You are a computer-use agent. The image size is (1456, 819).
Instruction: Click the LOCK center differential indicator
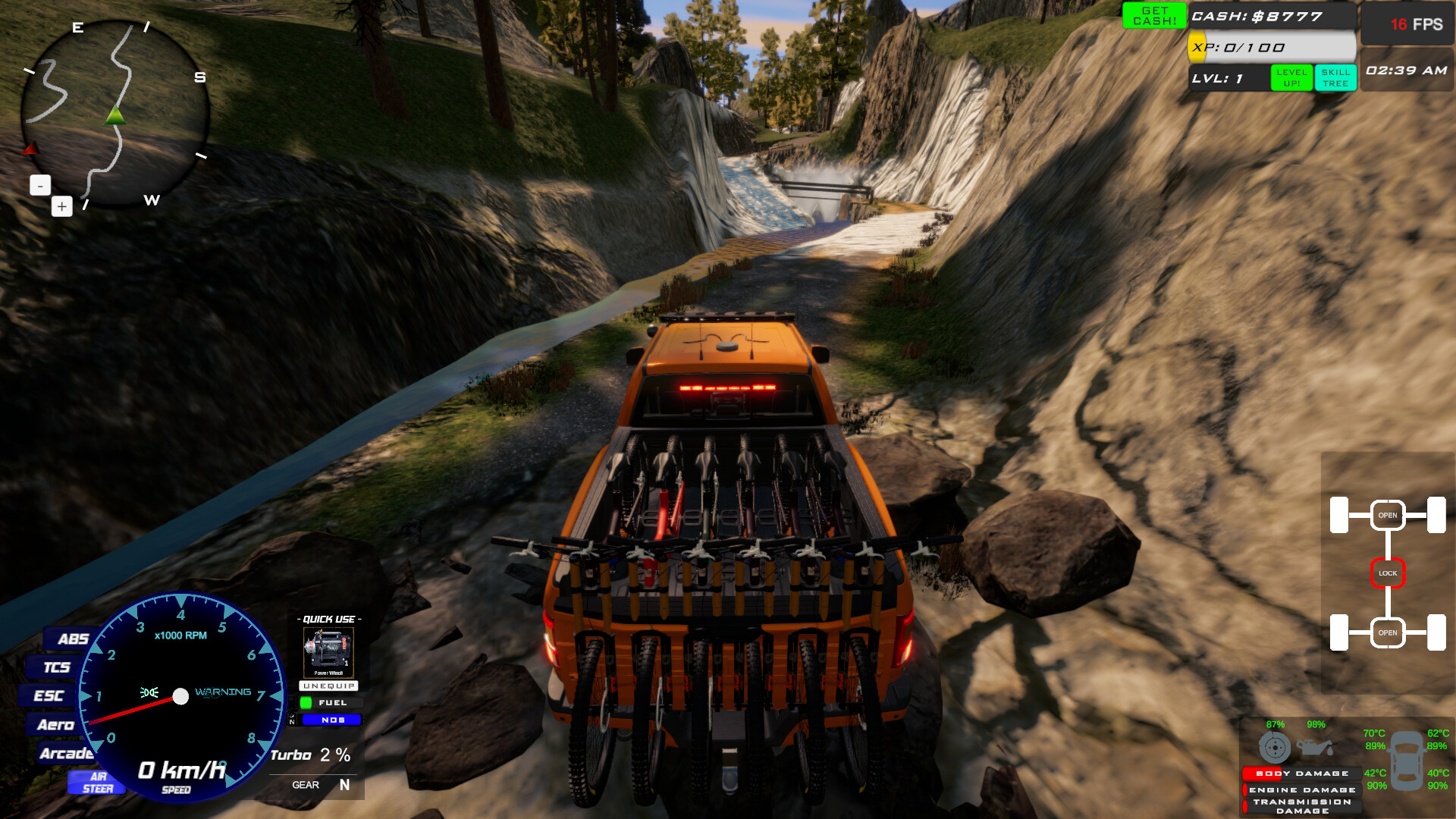1388,573
